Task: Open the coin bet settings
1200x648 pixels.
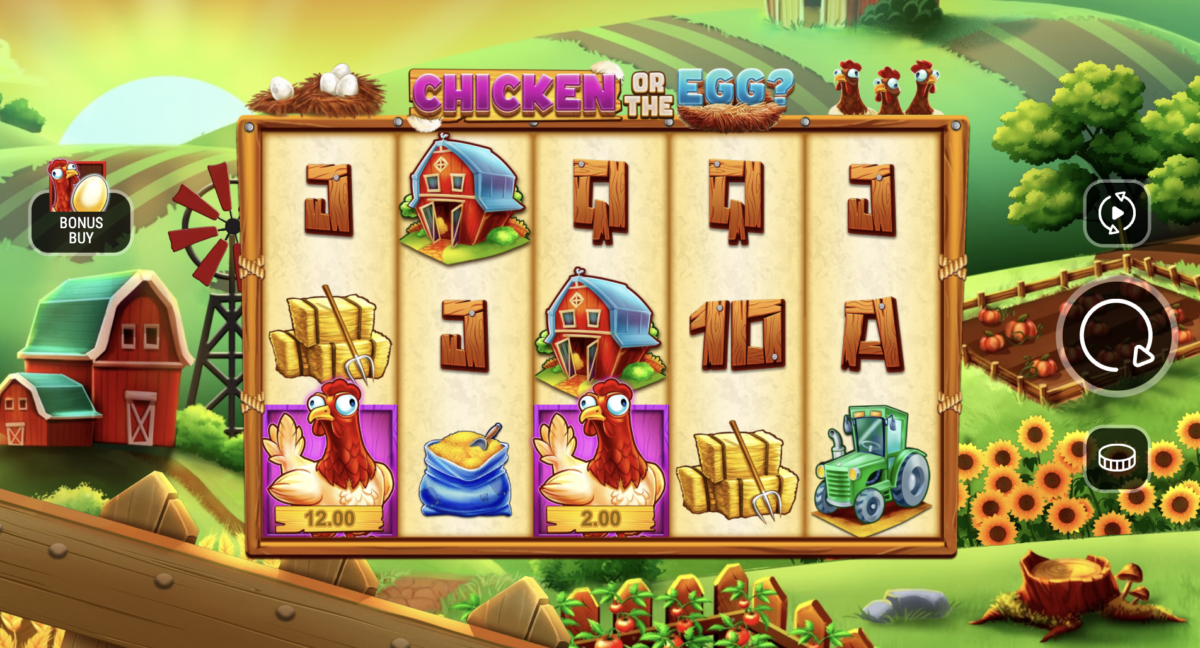Action: coord(1117,458)
